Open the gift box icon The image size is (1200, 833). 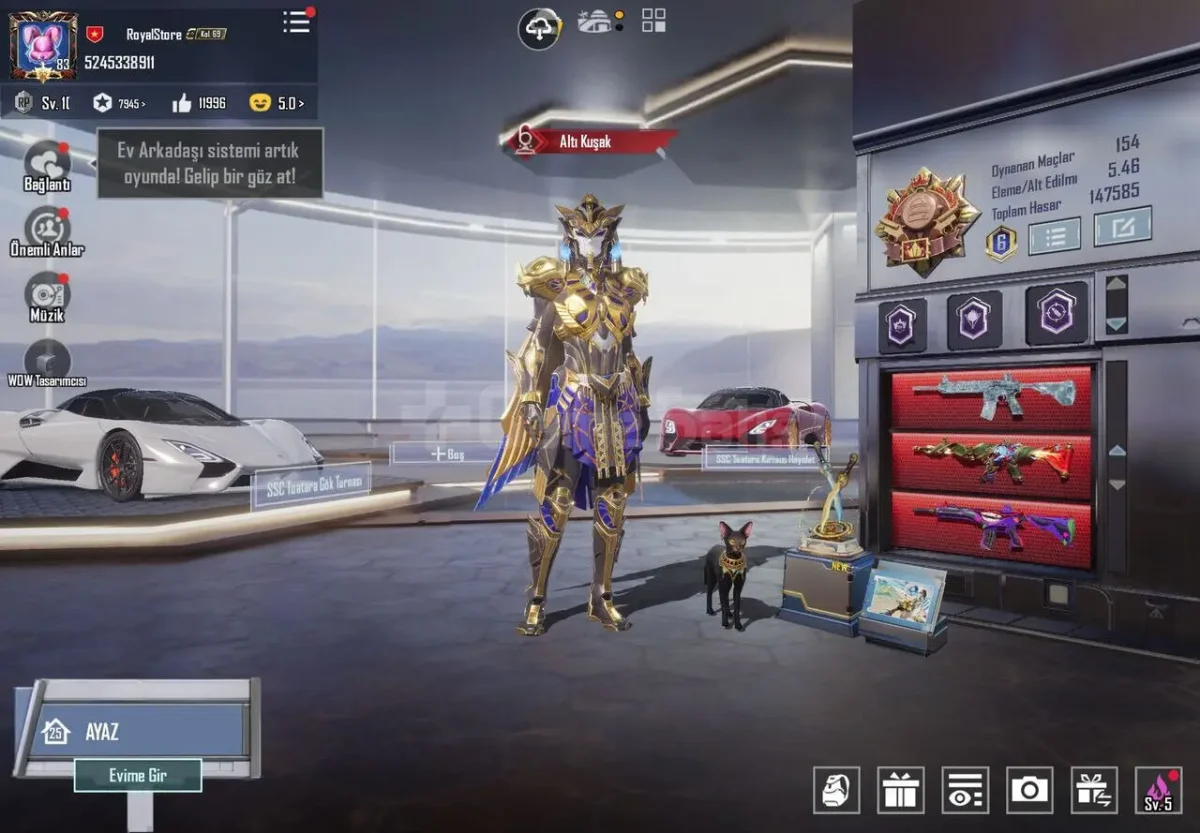click(x=901, y=790)
